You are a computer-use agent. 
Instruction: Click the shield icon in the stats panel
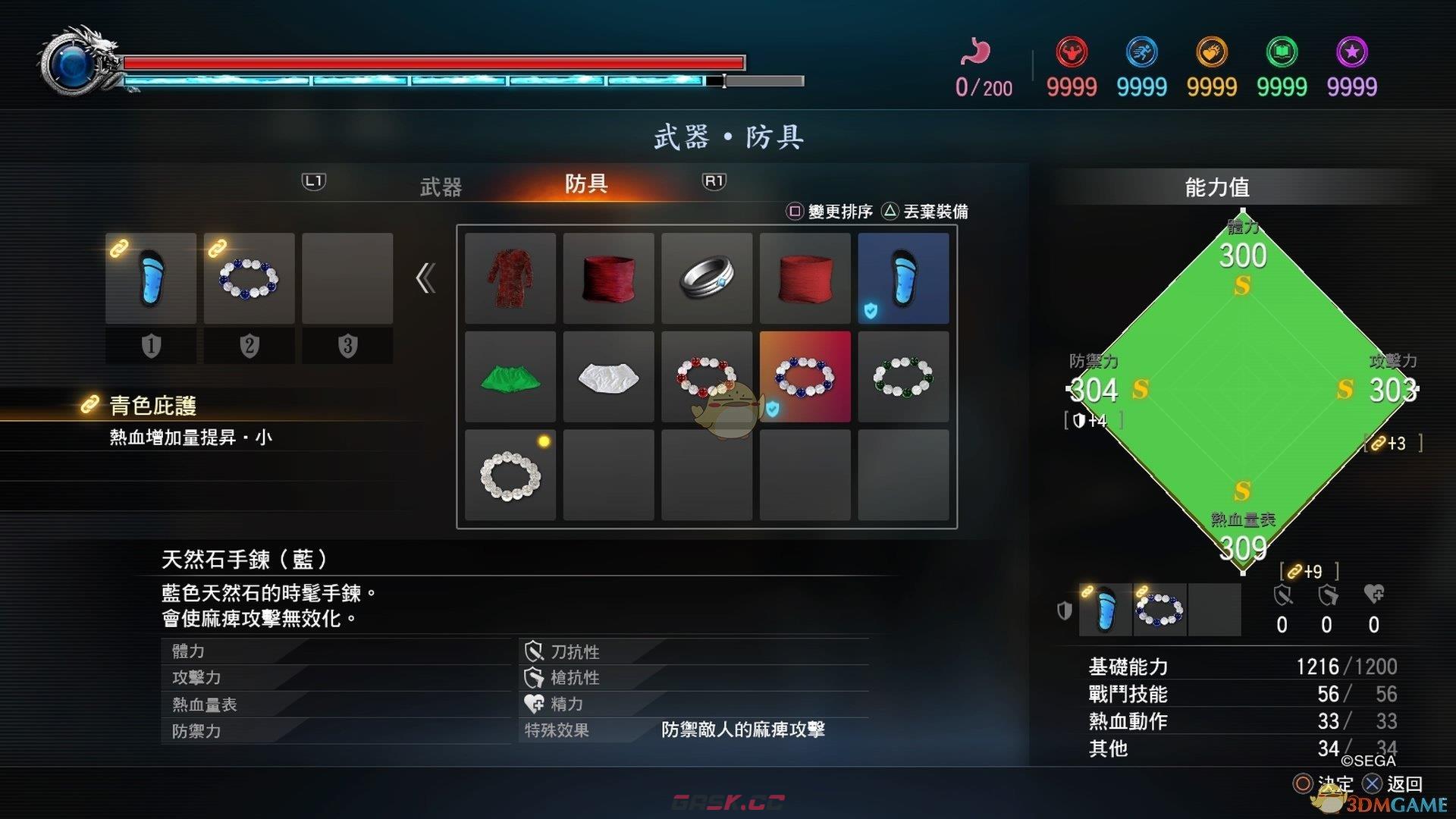point(1064,610)
